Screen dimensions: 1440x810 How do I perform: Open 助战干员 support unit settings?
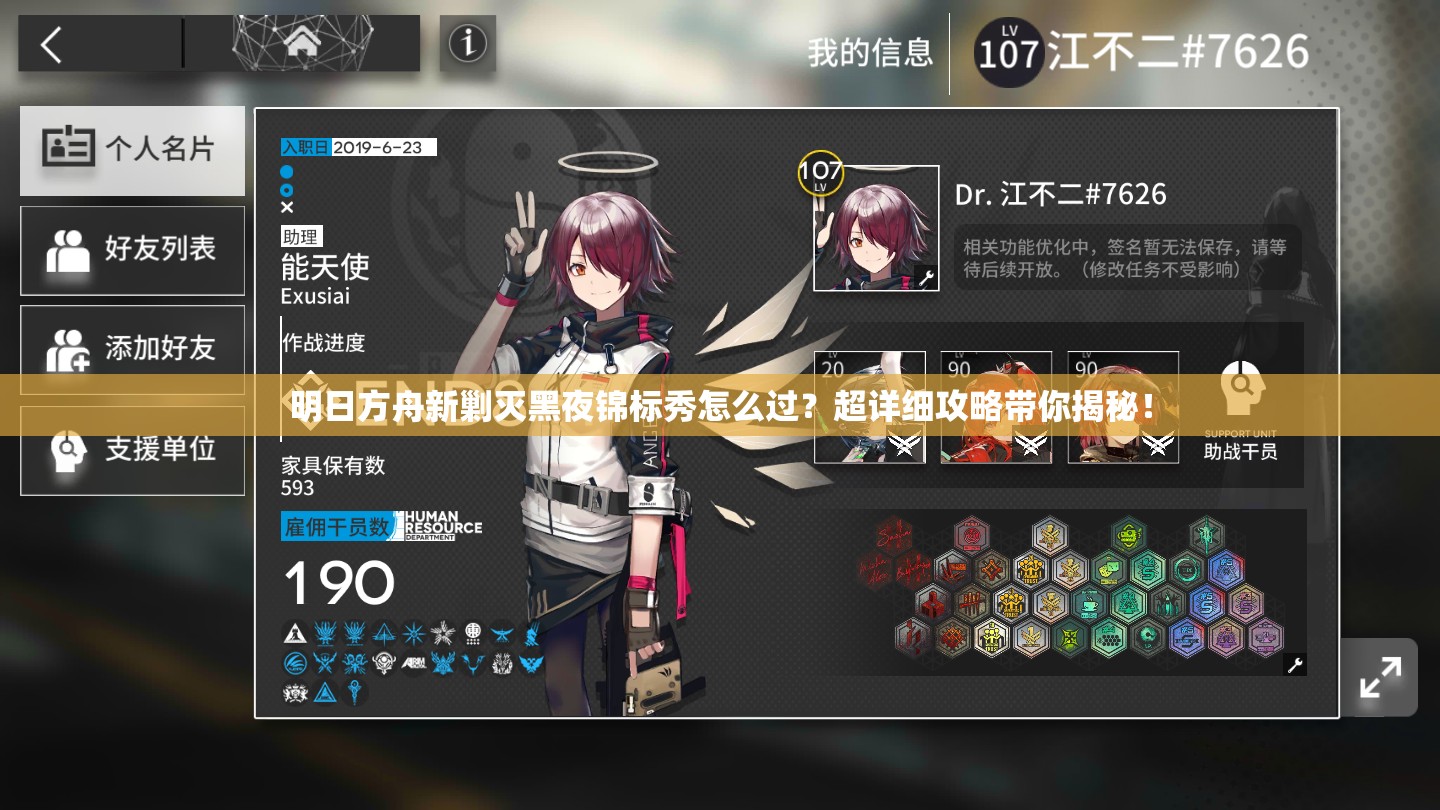pyautogui.click(x=1240, y=410)
